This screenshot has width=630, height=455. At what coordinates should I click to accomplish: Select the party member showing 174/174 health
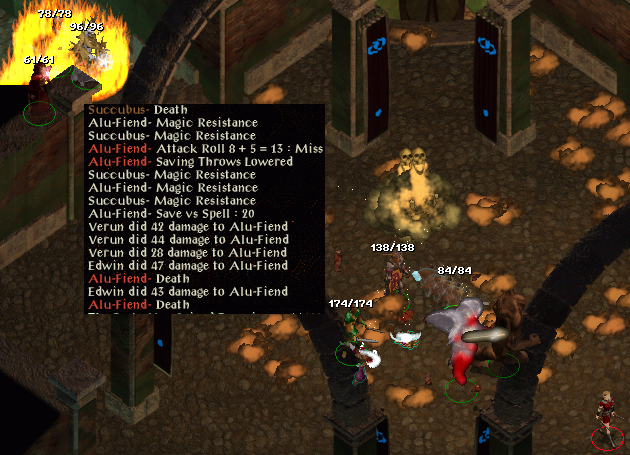pos(352,335)
